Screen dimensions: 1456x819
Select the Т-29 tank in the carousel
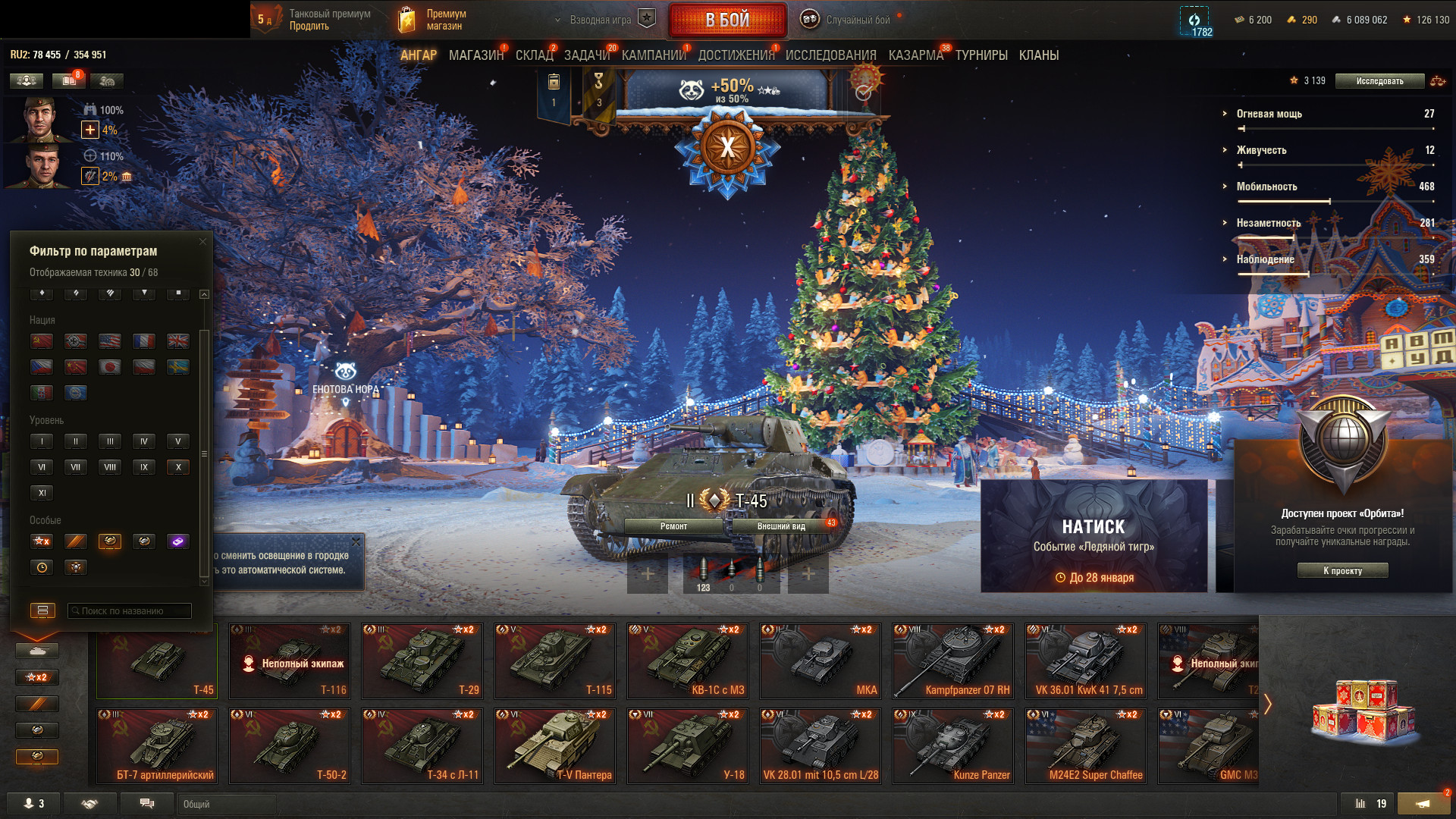pos(422,661)
